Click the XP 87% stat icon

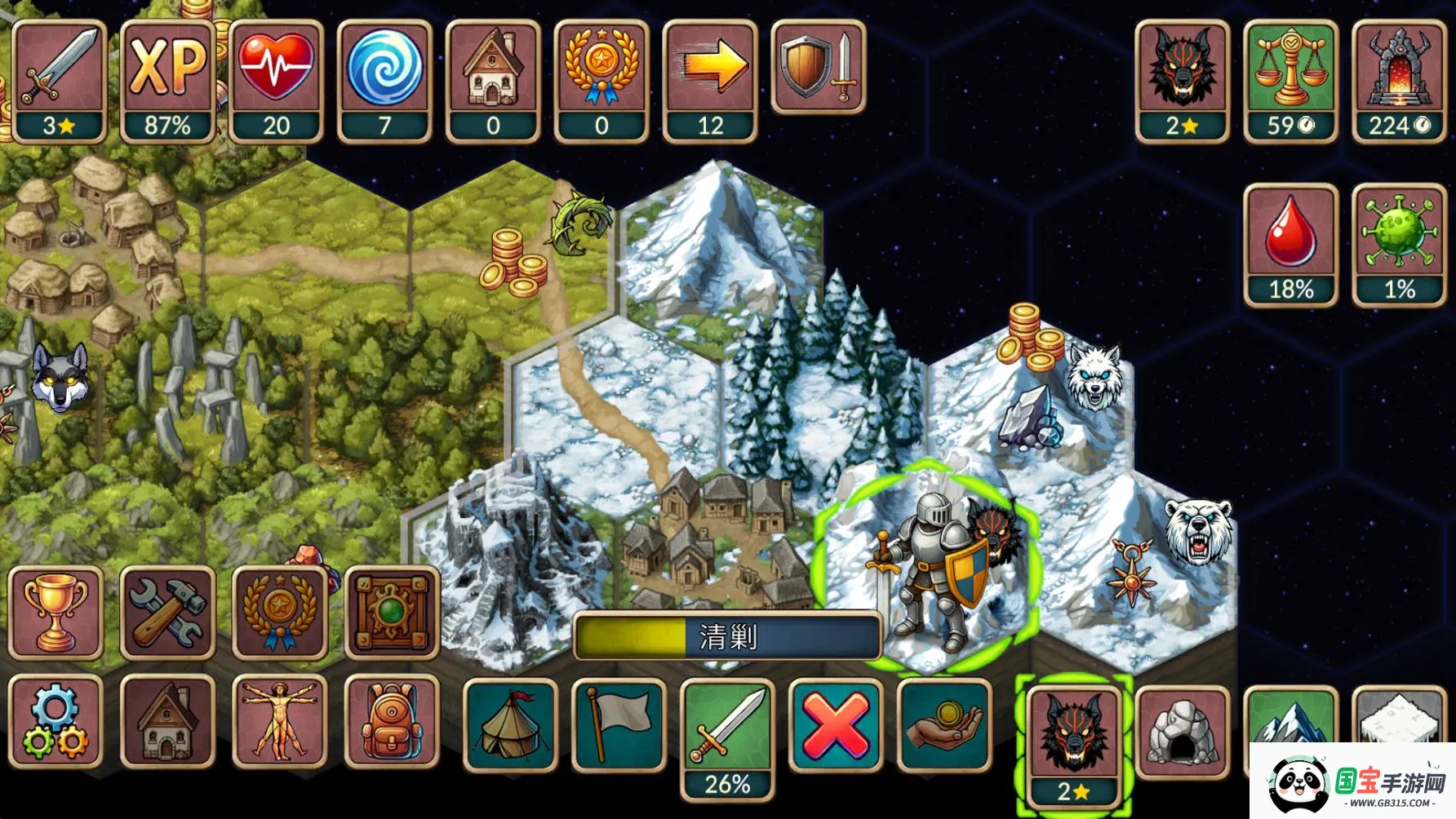[167, 82]
